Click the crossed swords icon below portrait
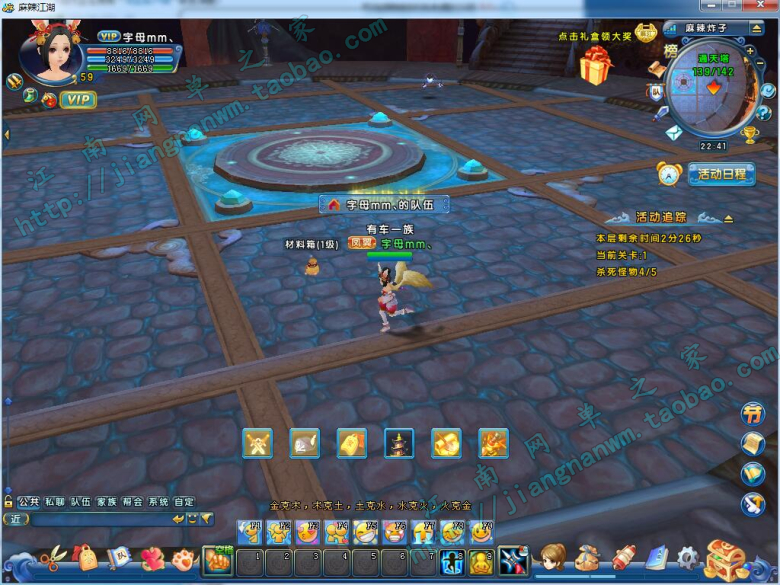 (14, 82)
